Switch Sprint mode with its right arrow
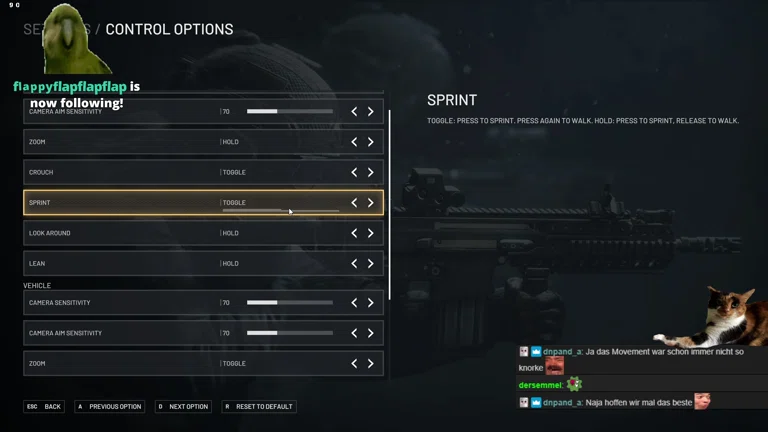The width and height of the screenshot is (768, 432). (371, 203)
